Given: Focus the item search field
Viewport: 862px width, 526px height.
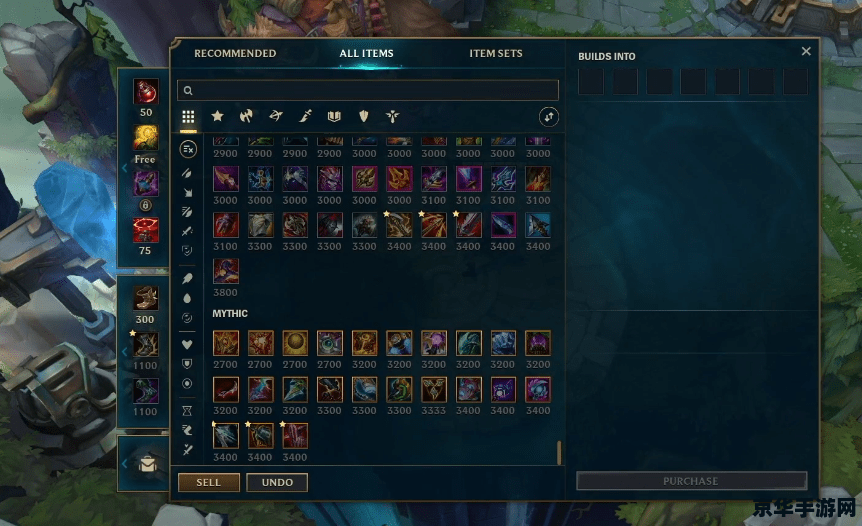Looking at the screenshot, I should [x=368, y=90].
